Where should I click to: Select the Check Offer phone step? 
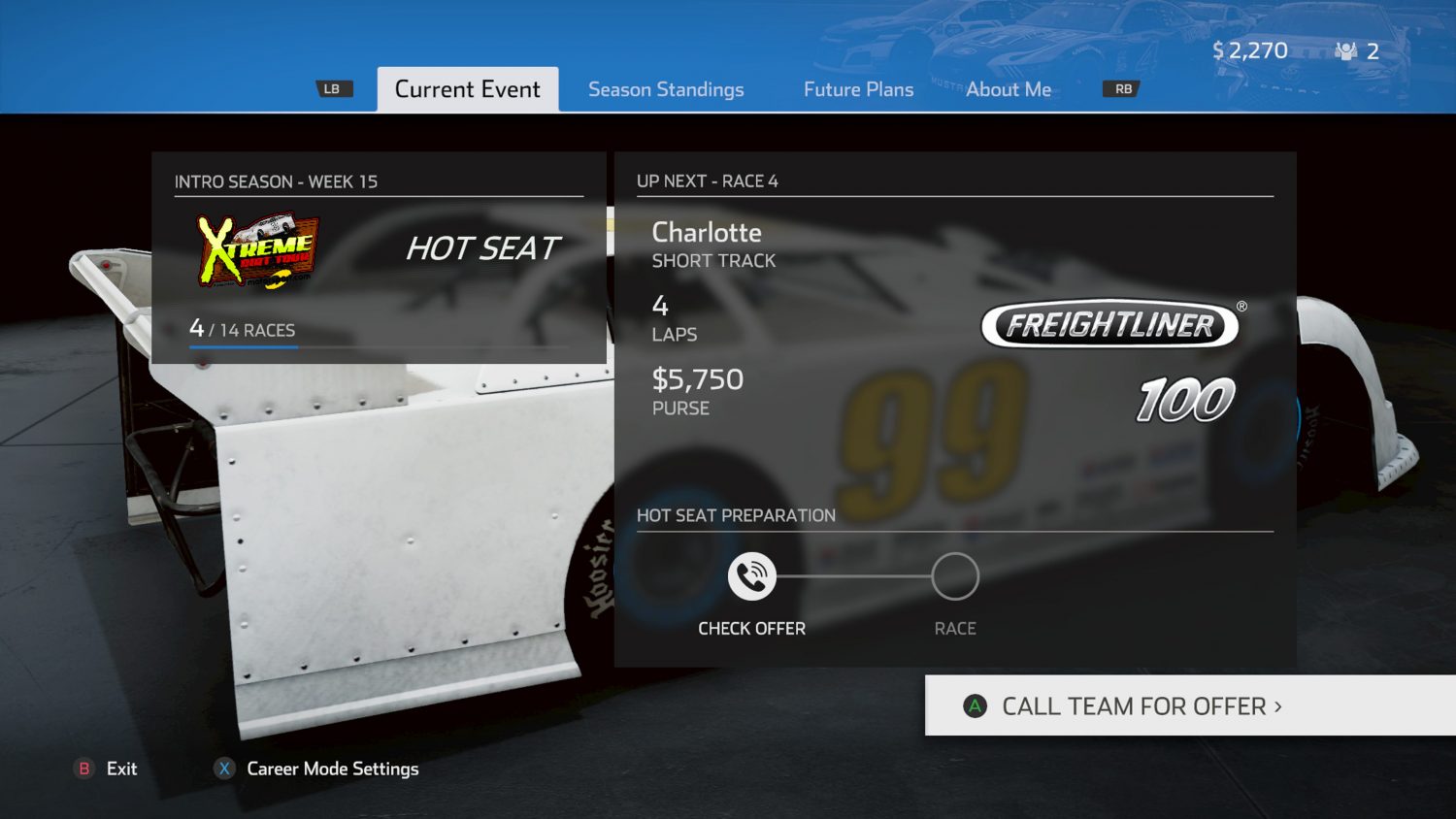[752, 576]
